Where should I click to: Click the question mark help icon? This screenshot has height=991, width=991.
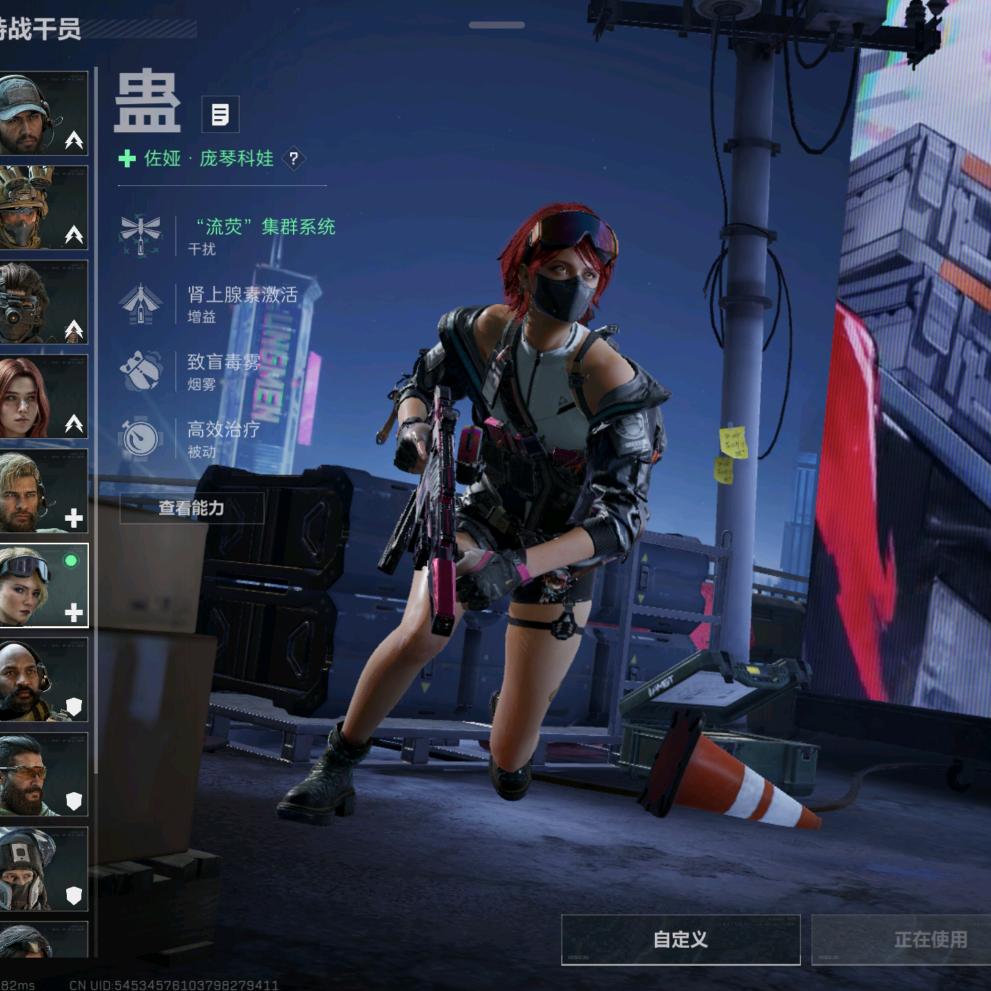pos(293,158)
